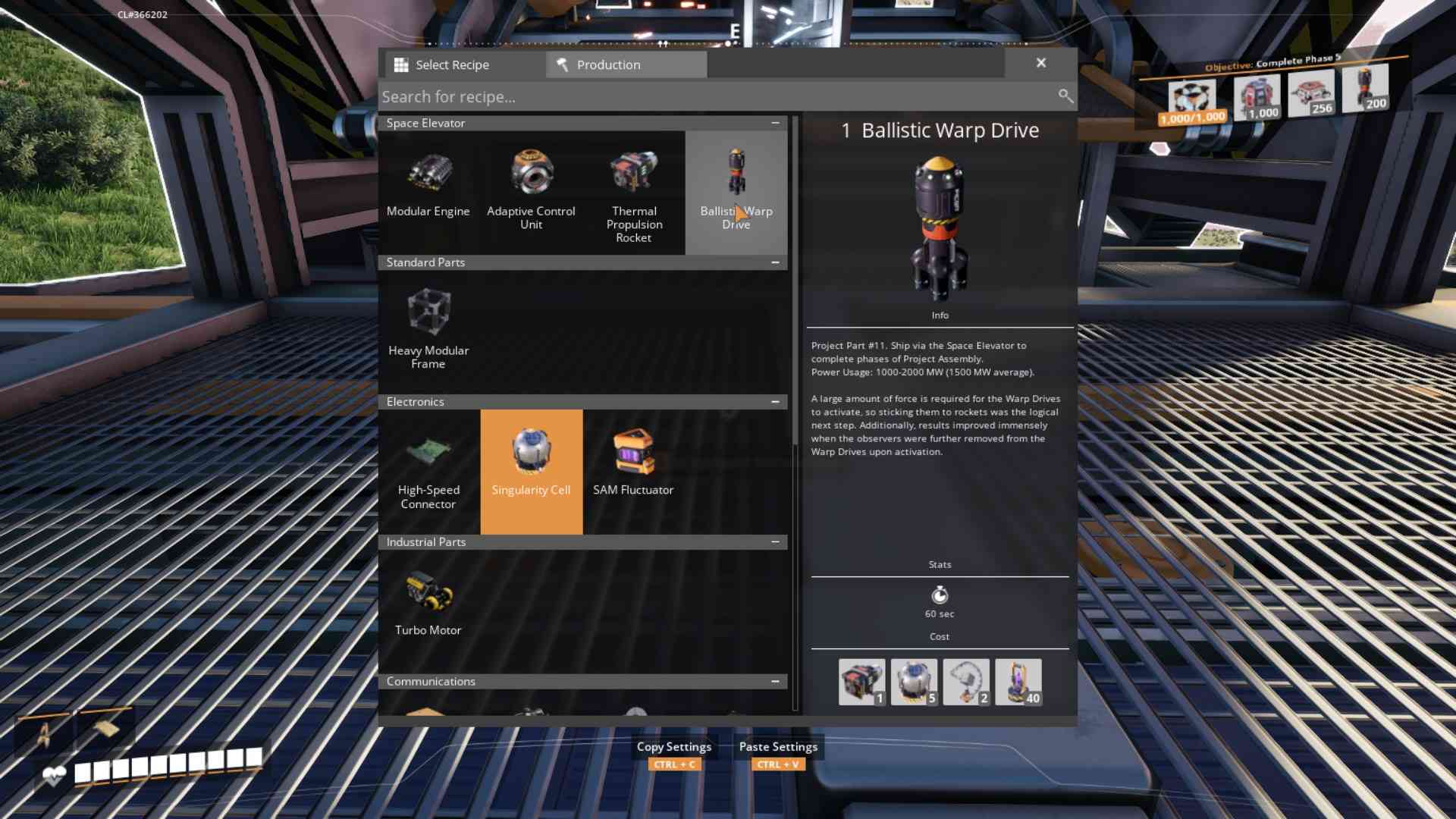Viewport: 1456px width, 819px height.
Task: Collapse the Industrial Parts category
Action: click(x=774, y=541)
